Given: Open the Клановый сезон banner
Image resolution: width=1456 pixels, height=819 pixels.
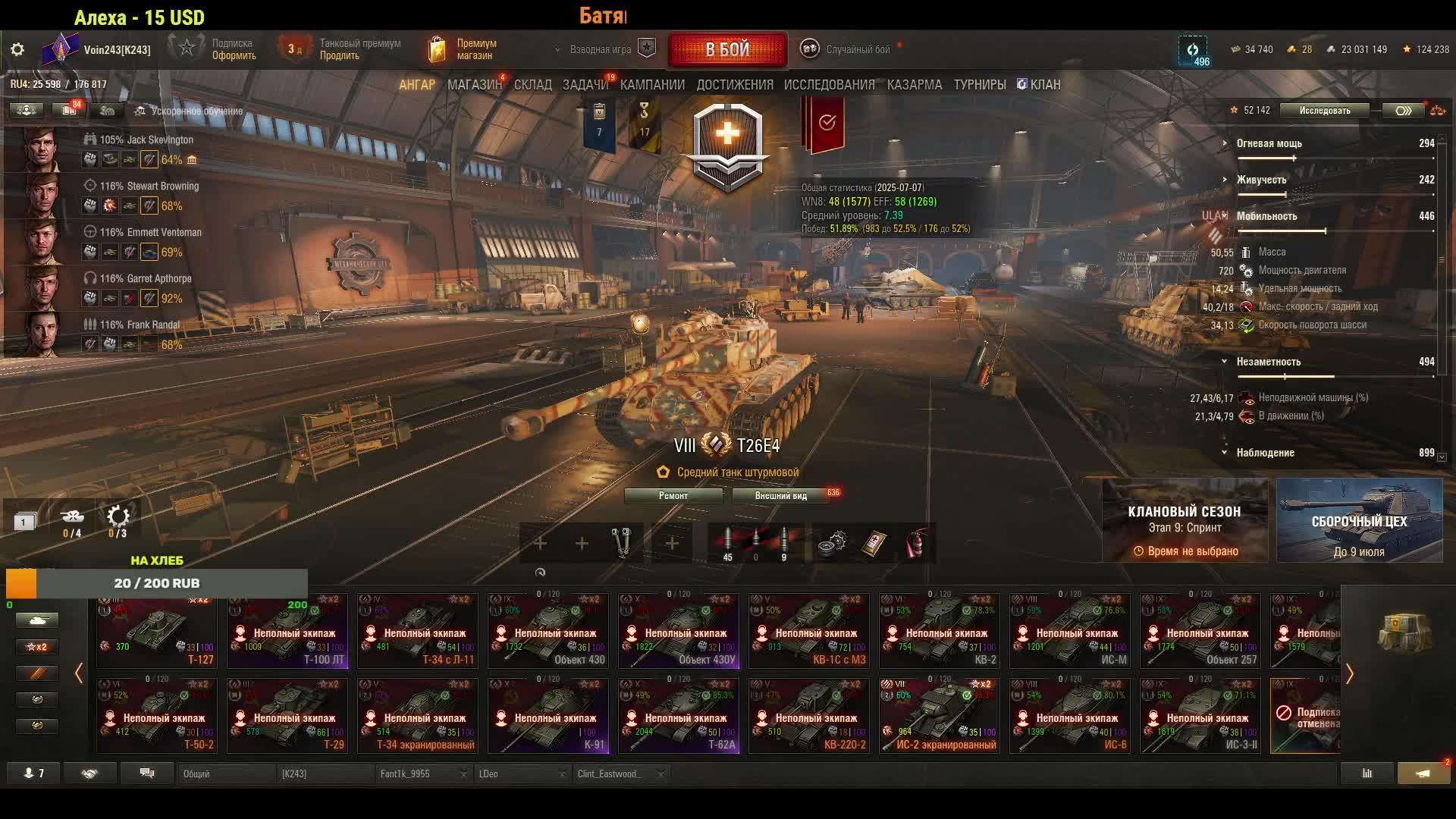Looking at the screenshot, I should click(x=1184, y=520).
